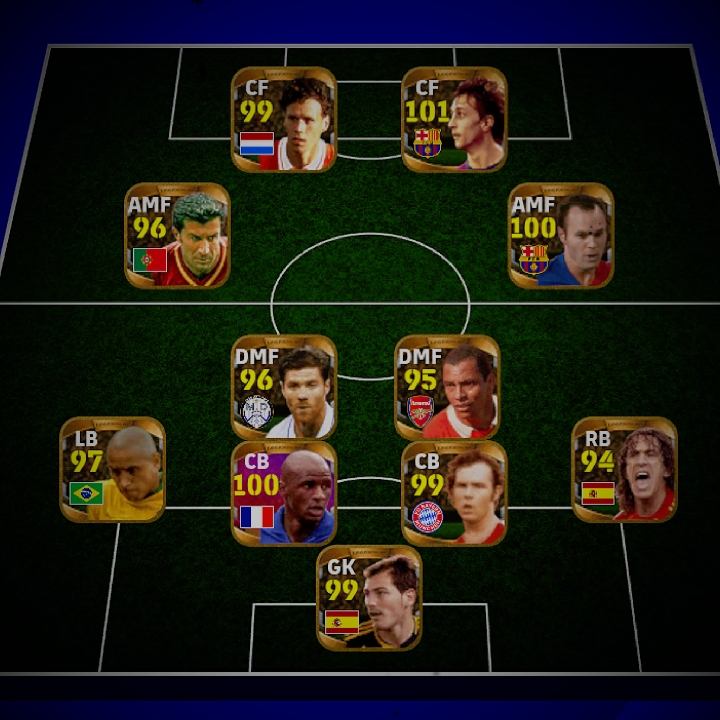
Task: Pick the AMF 100 Barcelona player card
Action: (561, 235)
